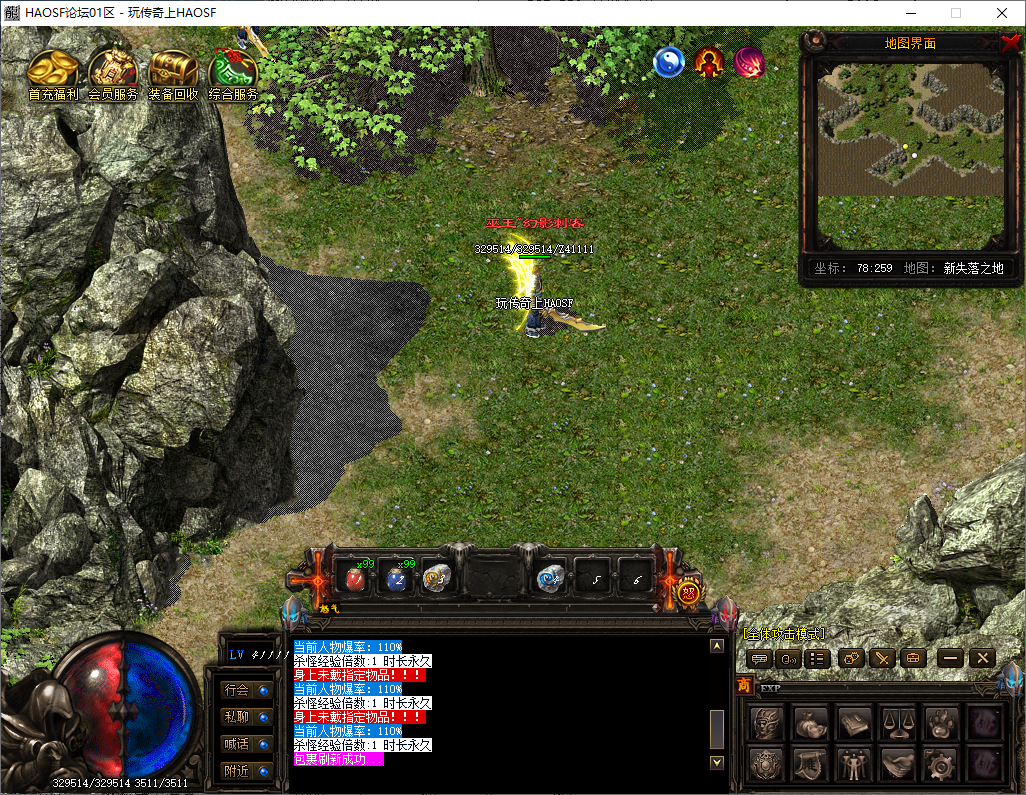The height and width of the screenshot is (795, 1026).
Task: Use the red health potion slot
Action: pos(355,578)
